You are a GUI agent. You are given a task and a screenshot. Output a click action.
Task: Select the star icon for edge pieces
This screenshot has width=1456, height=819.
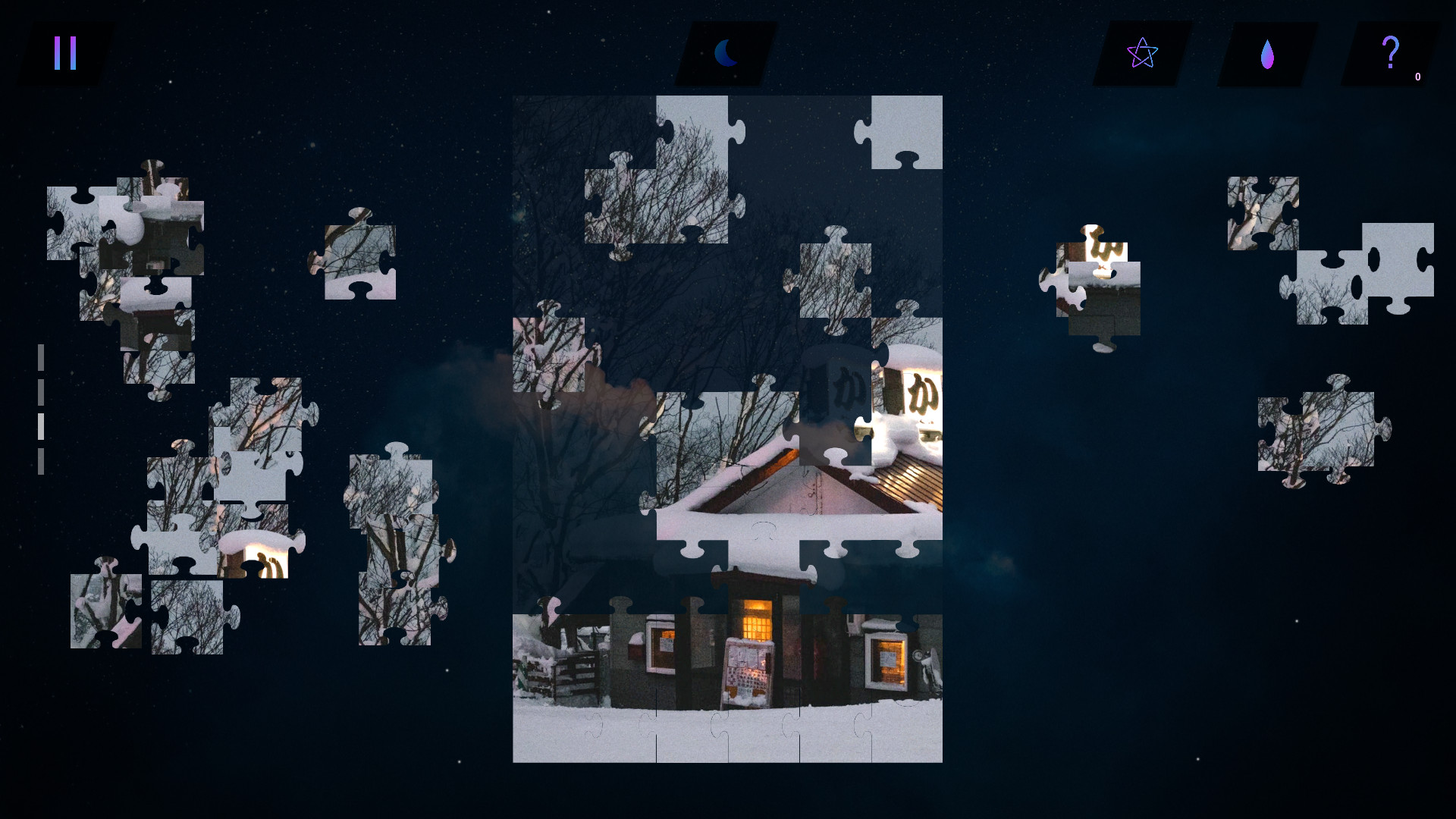pos(1141,53)
